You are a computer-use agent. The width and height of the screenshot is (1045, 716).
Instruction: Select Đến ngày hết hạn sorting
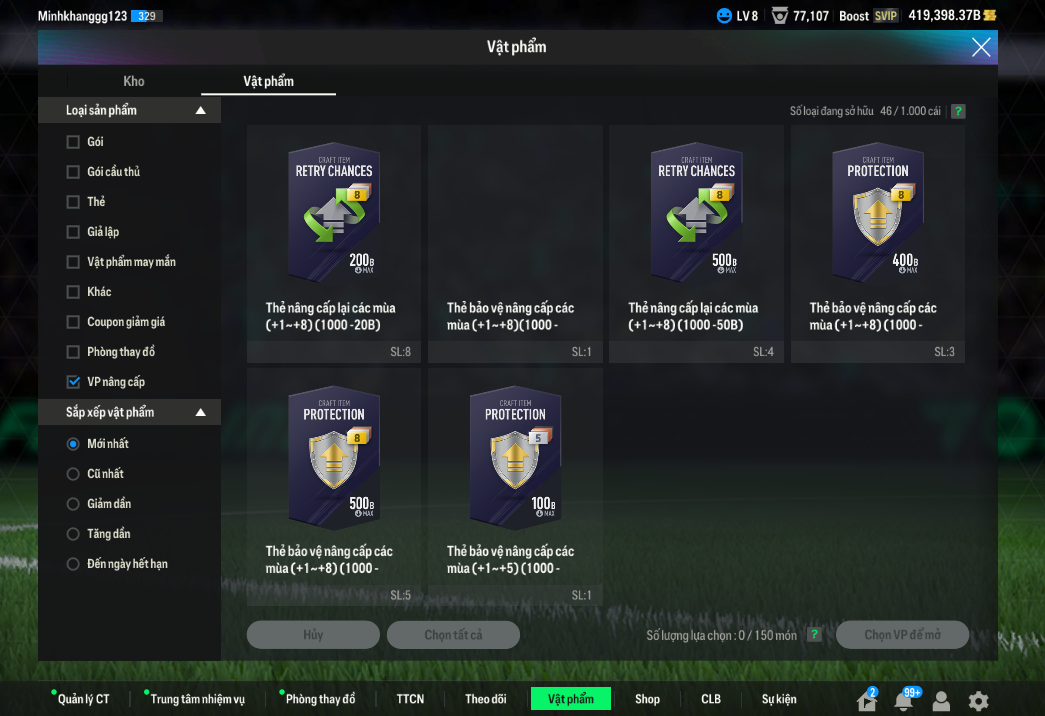[73, 564]
